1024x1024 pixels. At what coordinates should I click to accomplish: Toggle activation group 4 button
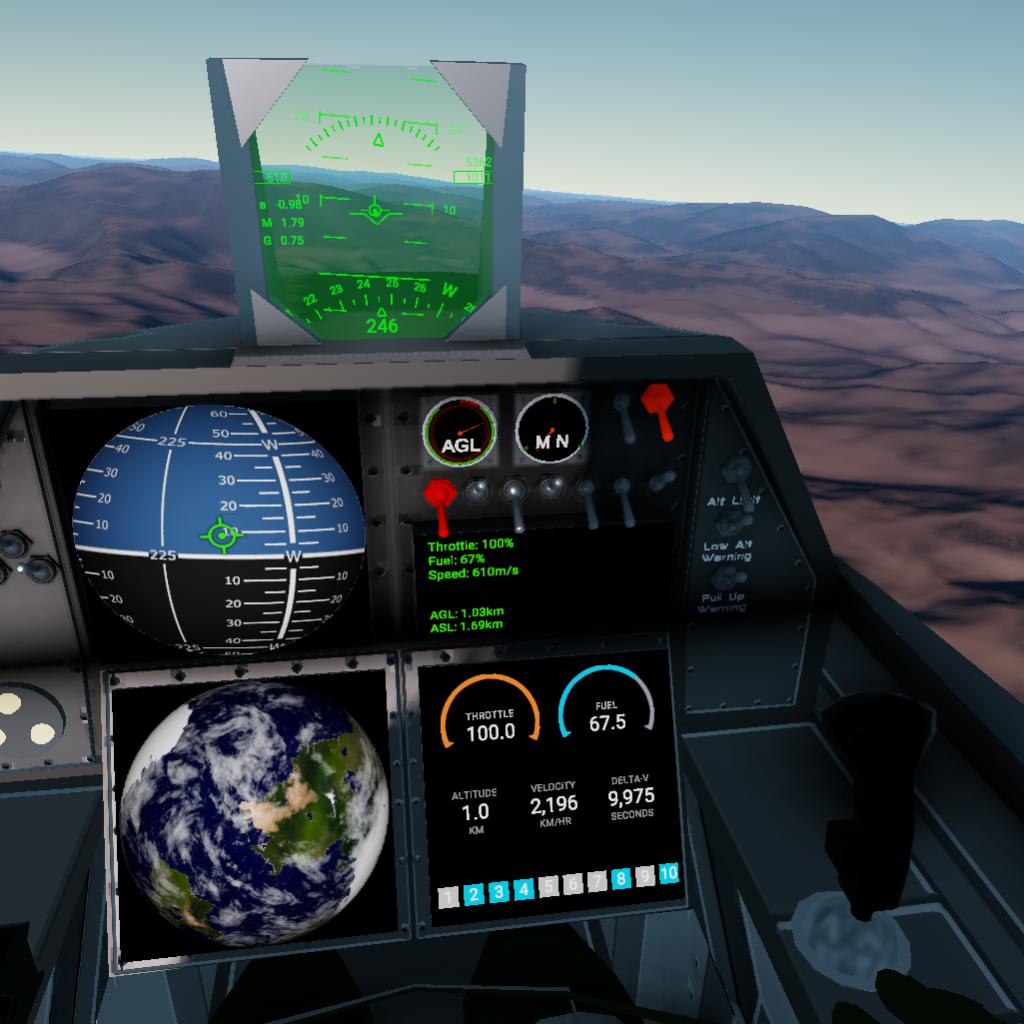(523, 889)
